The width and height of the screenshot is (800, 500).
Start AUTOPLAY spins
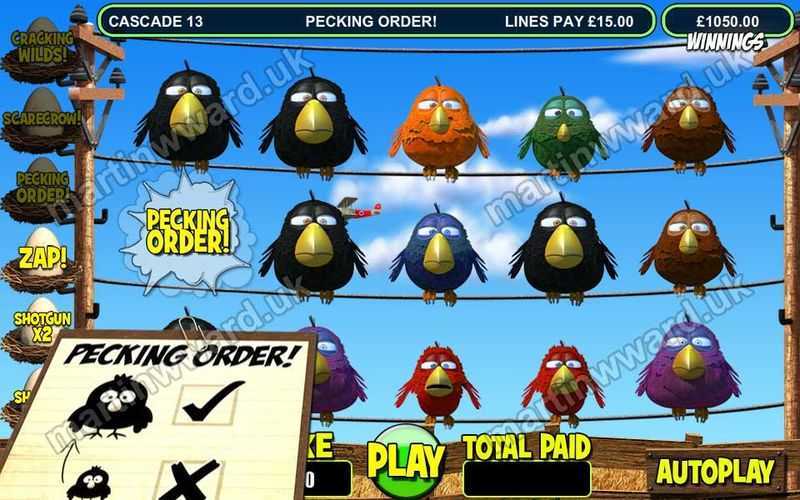coord(714,470)
